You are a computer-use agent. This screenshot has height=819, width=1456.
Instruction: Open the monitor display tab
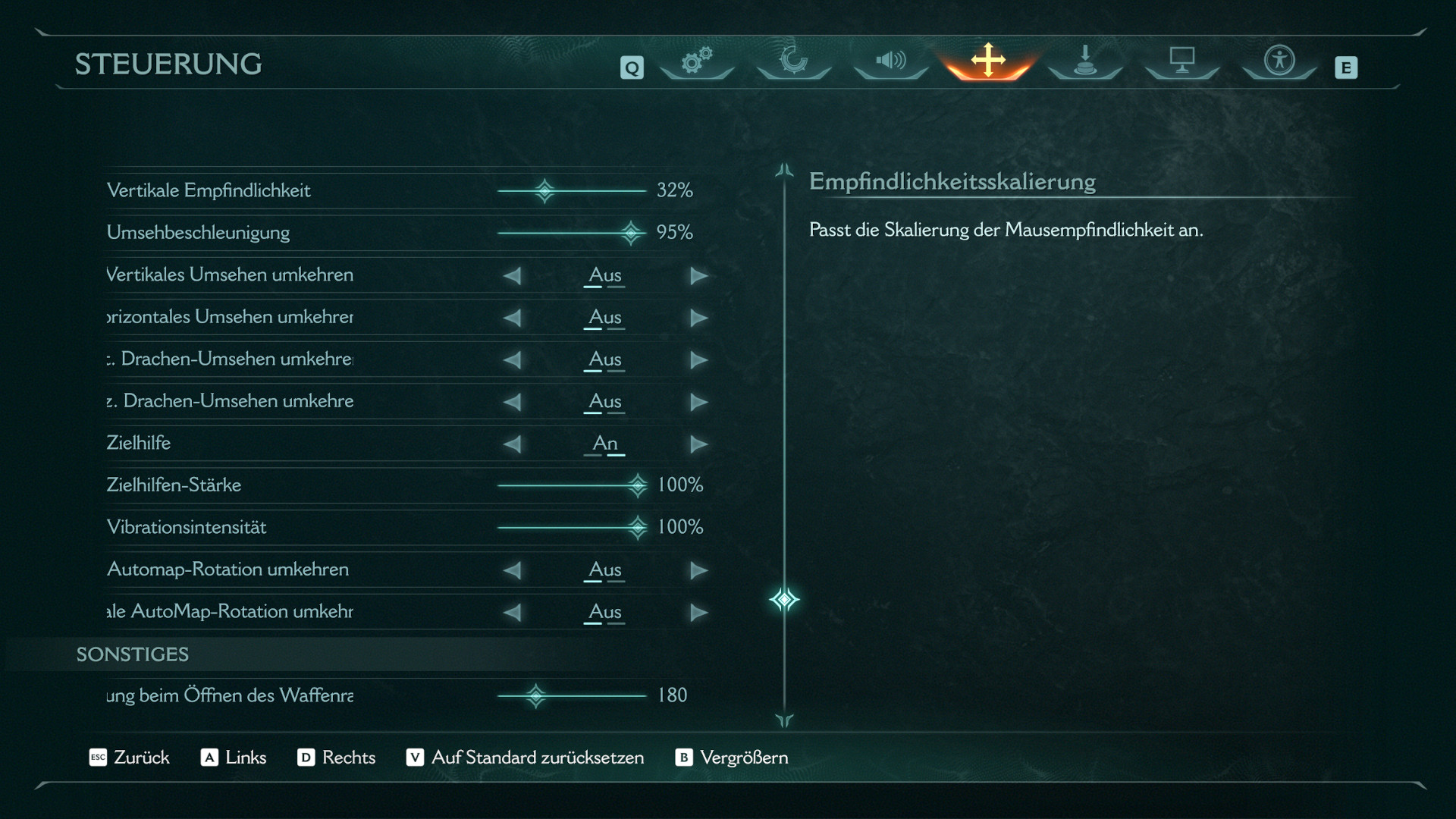[1181, 61]
